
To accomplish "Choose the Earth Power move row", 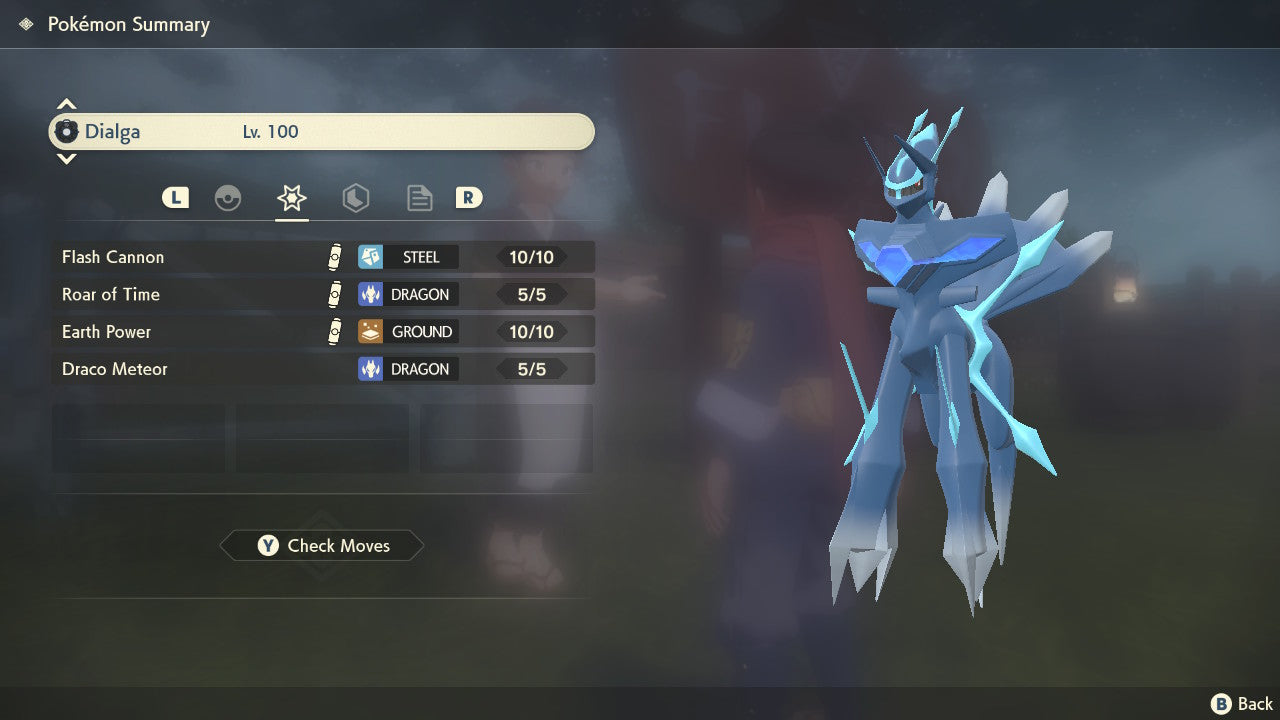I will pos(323,331).
